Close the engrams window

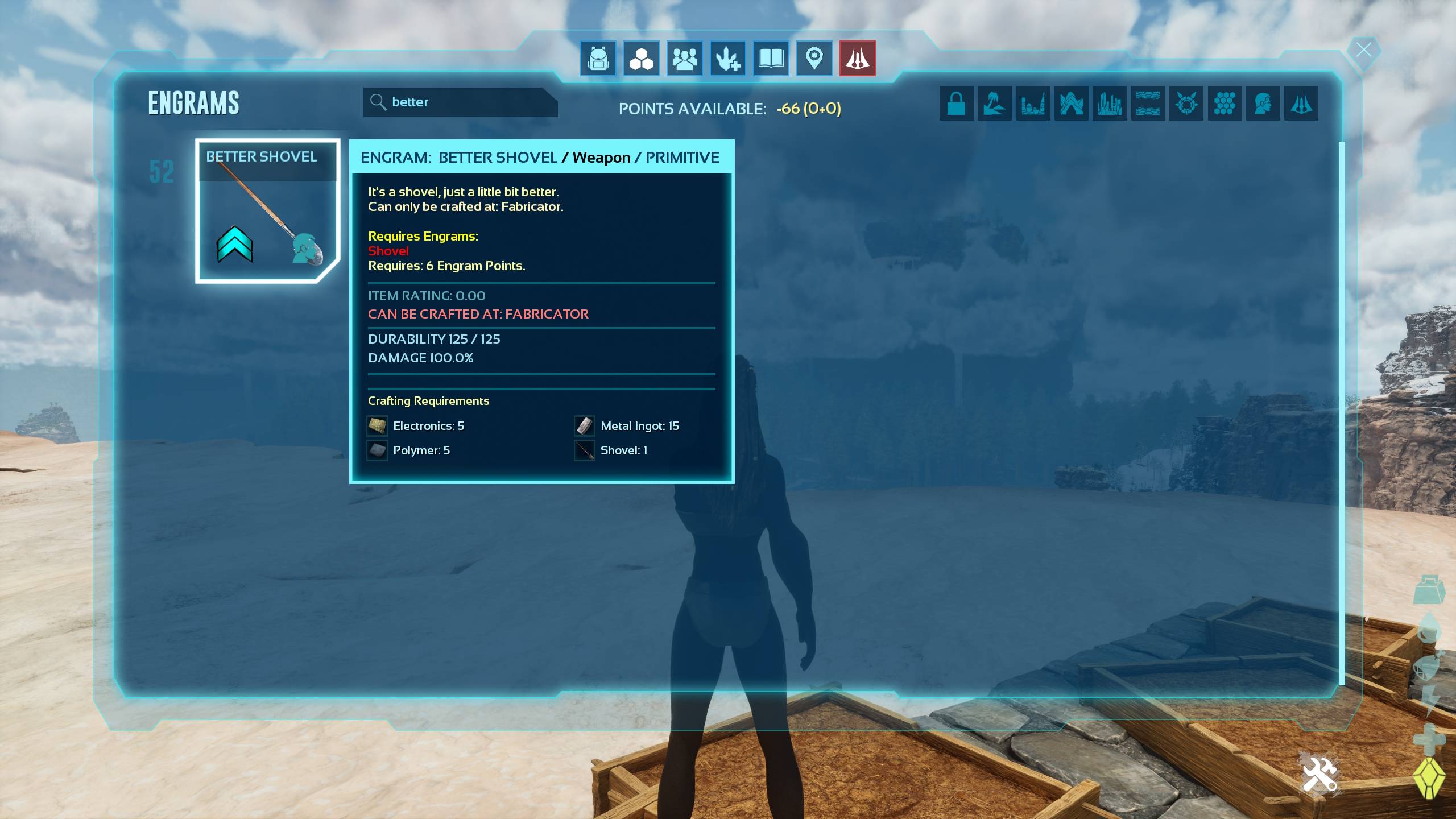[x=1363, y=50]
